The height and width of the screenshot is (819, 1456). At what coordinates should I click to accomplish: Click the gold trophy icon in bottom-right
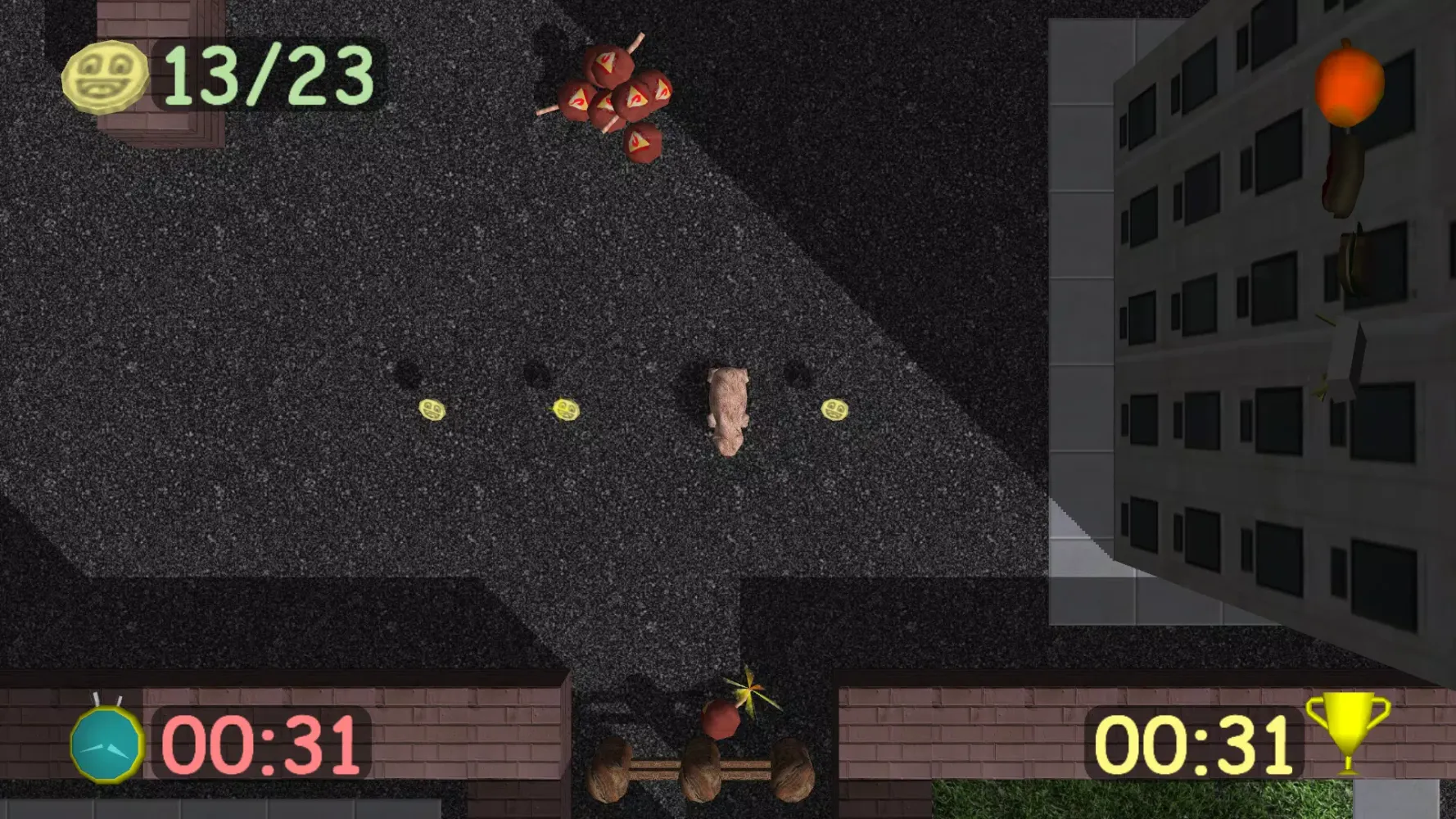[x=1341, y=734]
